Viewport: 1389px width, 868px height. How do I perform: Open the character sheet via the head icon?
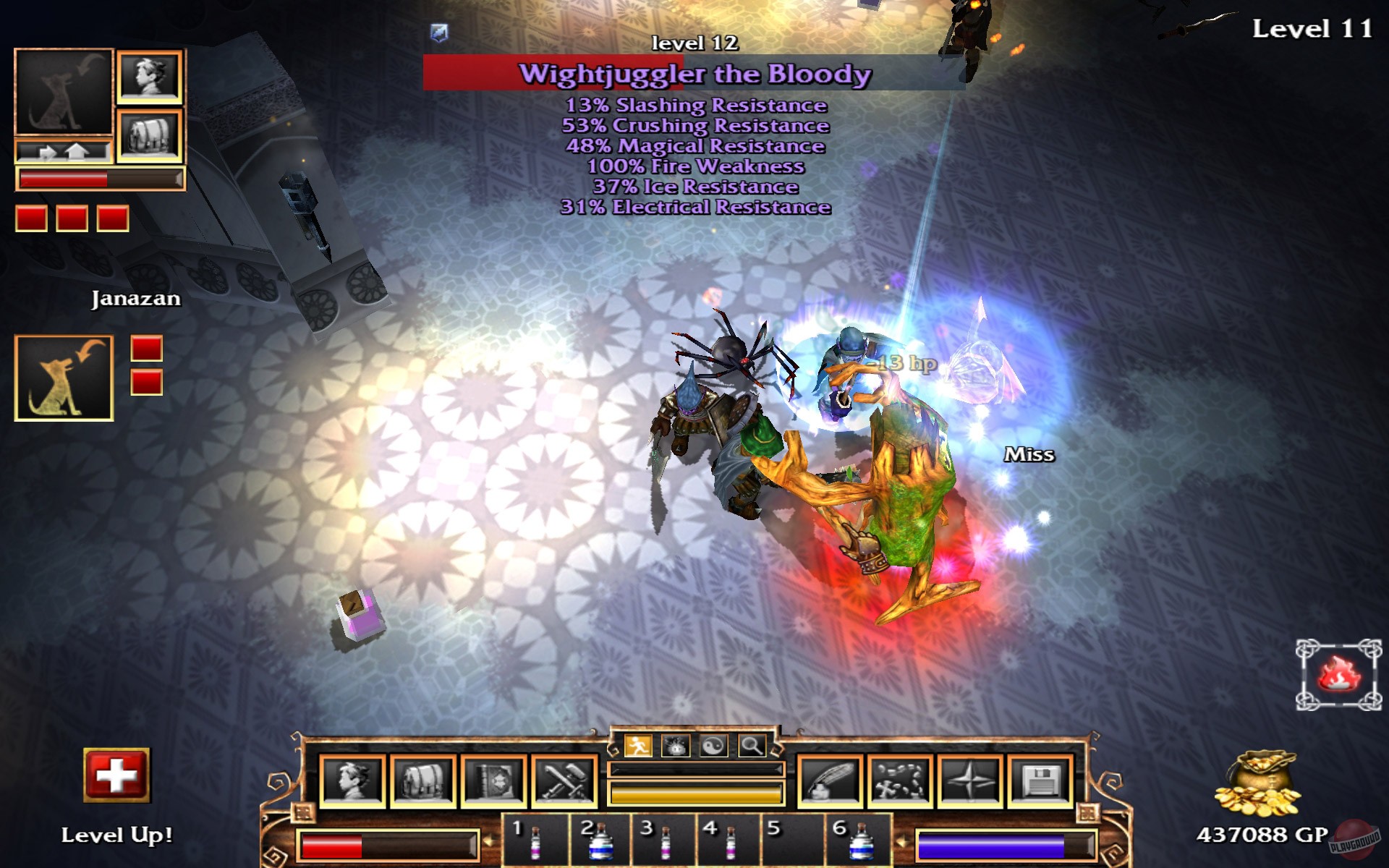(x=352, y=779)
